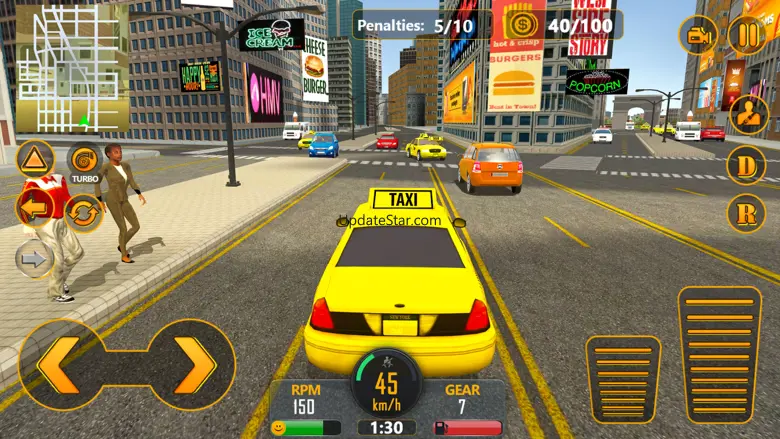Shift into Drive with the D button

(746, 164)
